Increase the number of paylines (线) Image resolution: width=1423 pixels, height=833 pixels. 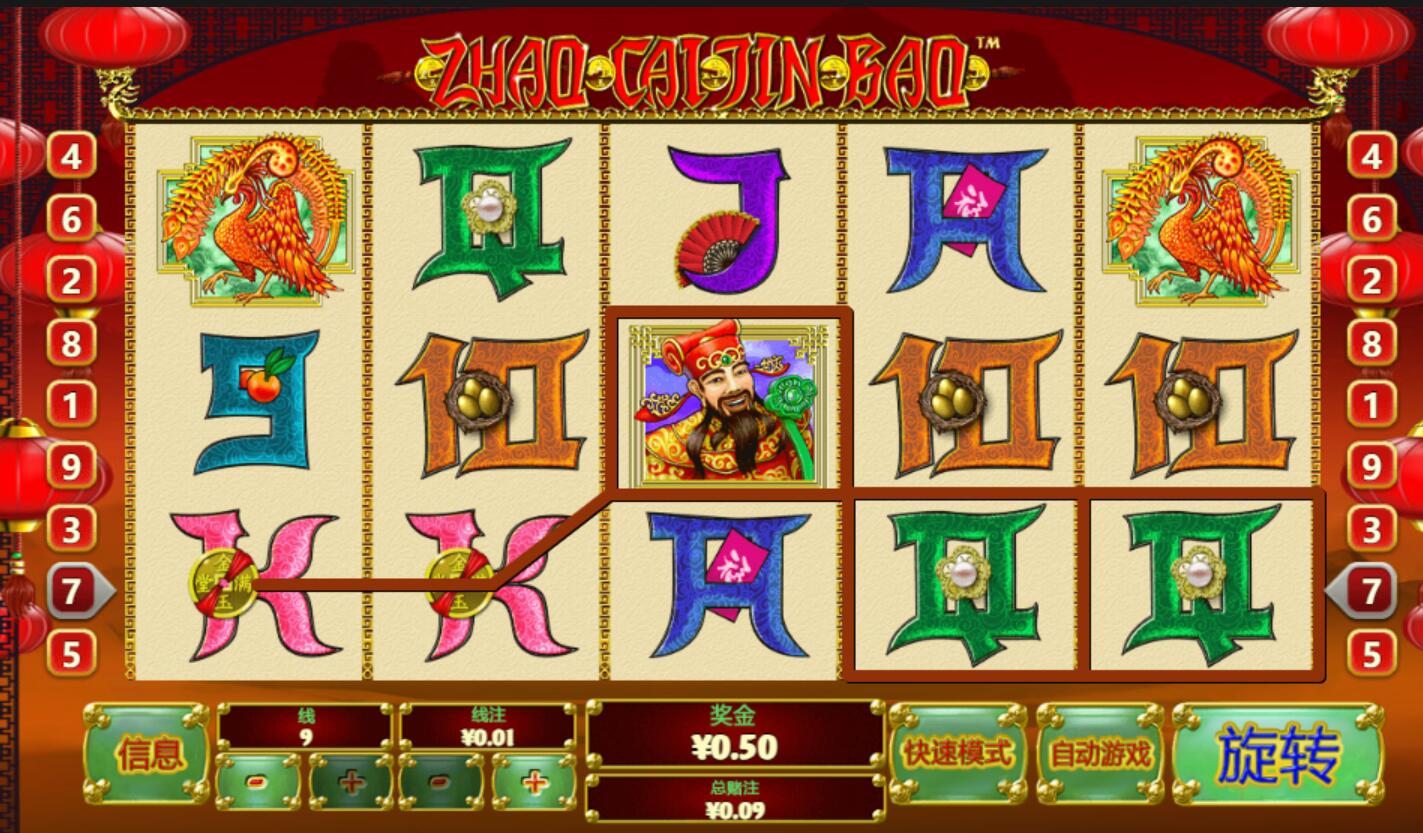tap(351, 781)
